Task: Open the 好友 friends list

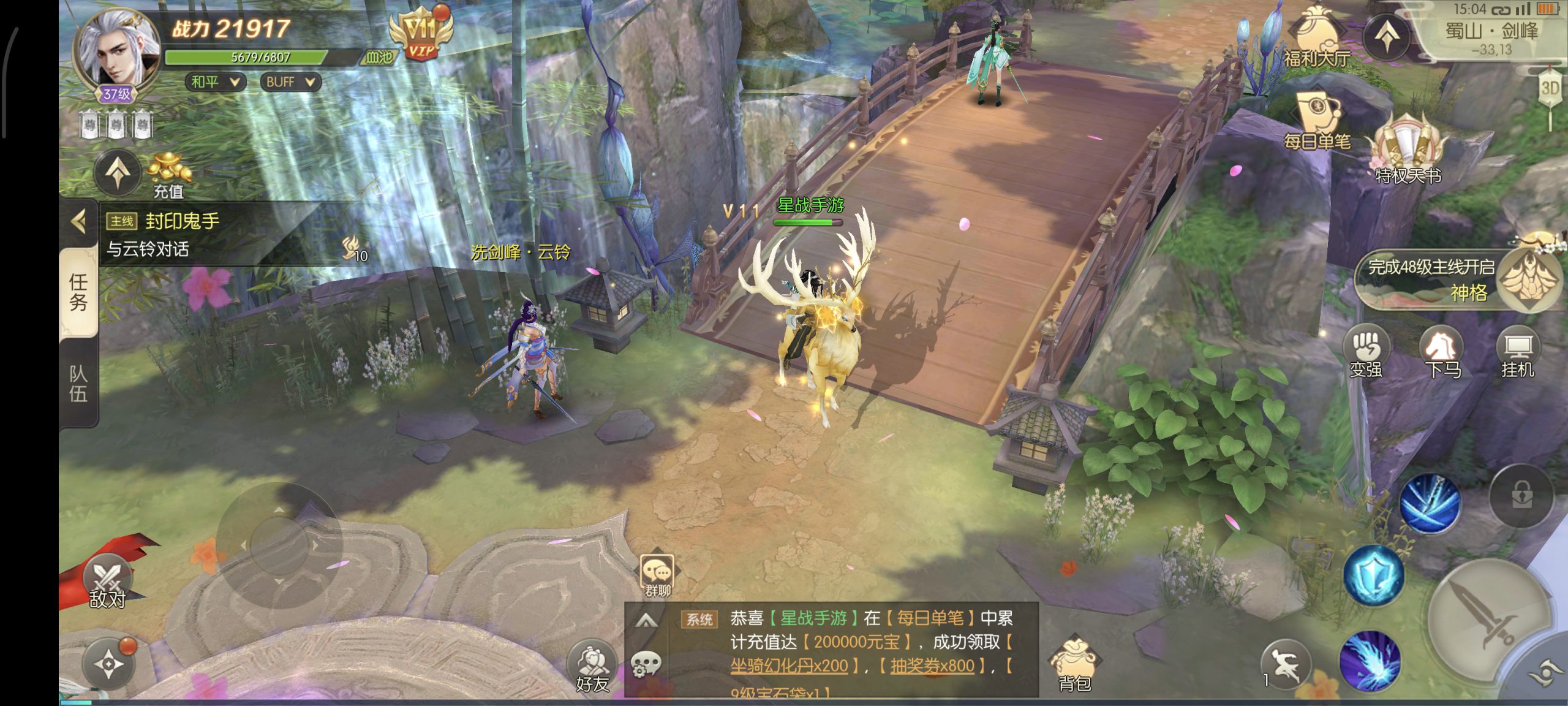Action: click(592, 668)
